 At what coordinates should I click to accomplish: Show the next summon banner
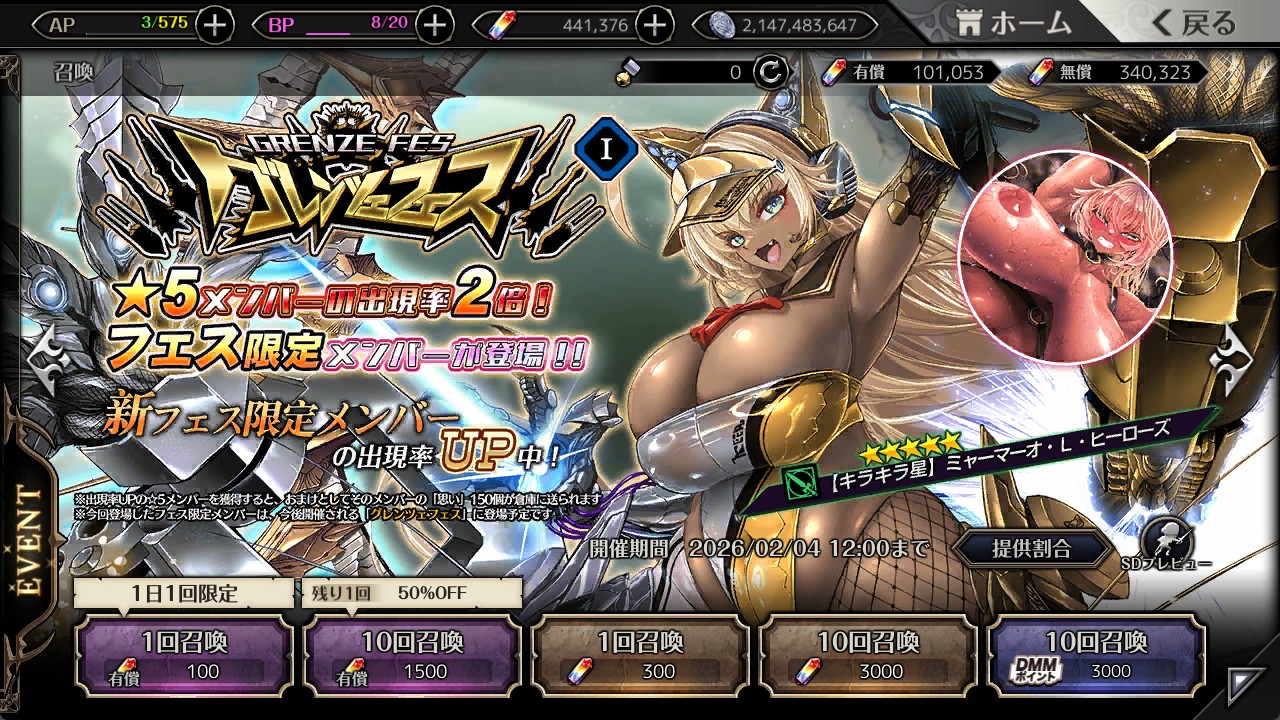1232,361
